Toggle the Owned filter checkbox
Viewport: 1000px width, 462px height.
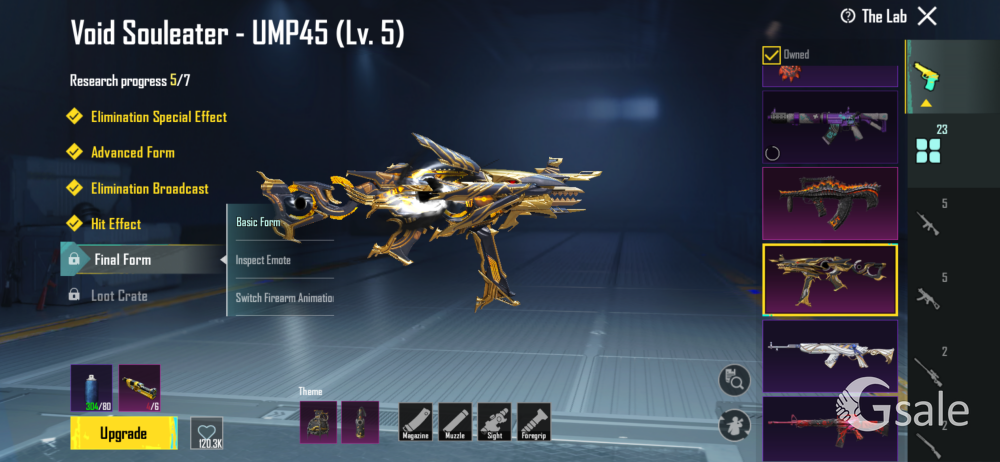point(771,55)
